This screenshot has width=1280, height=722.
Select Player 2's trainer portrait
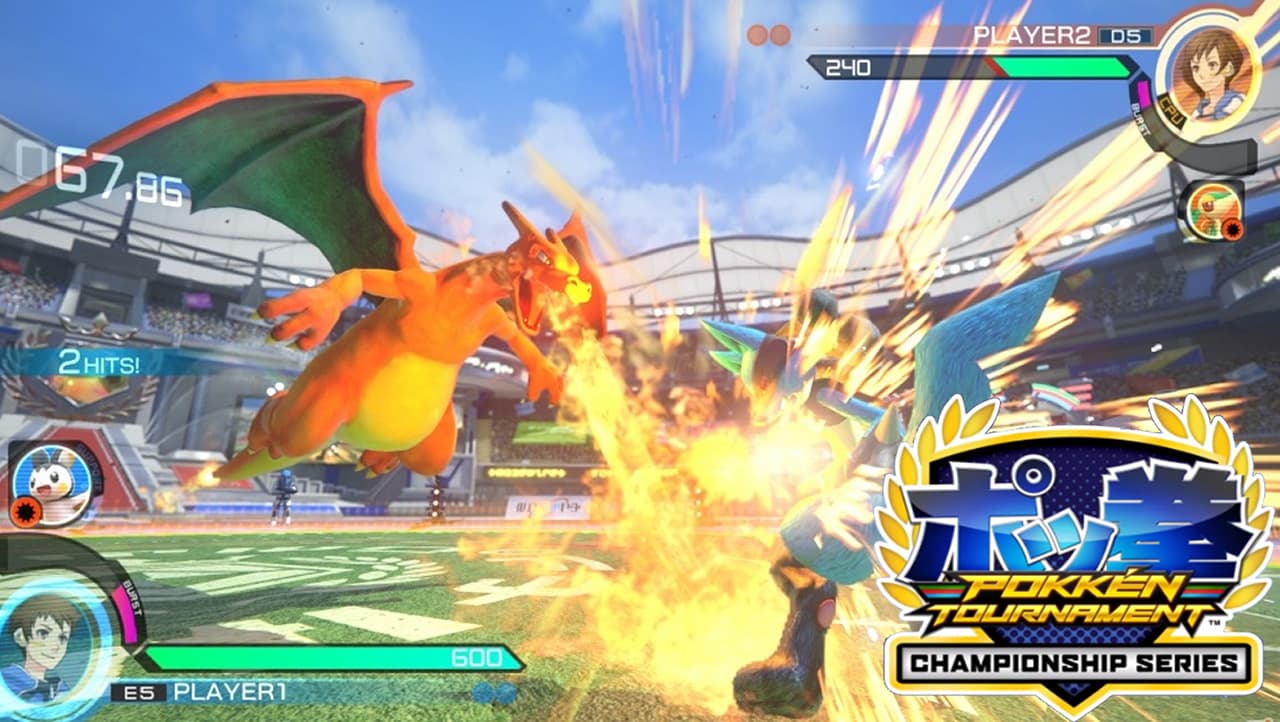1206,65
